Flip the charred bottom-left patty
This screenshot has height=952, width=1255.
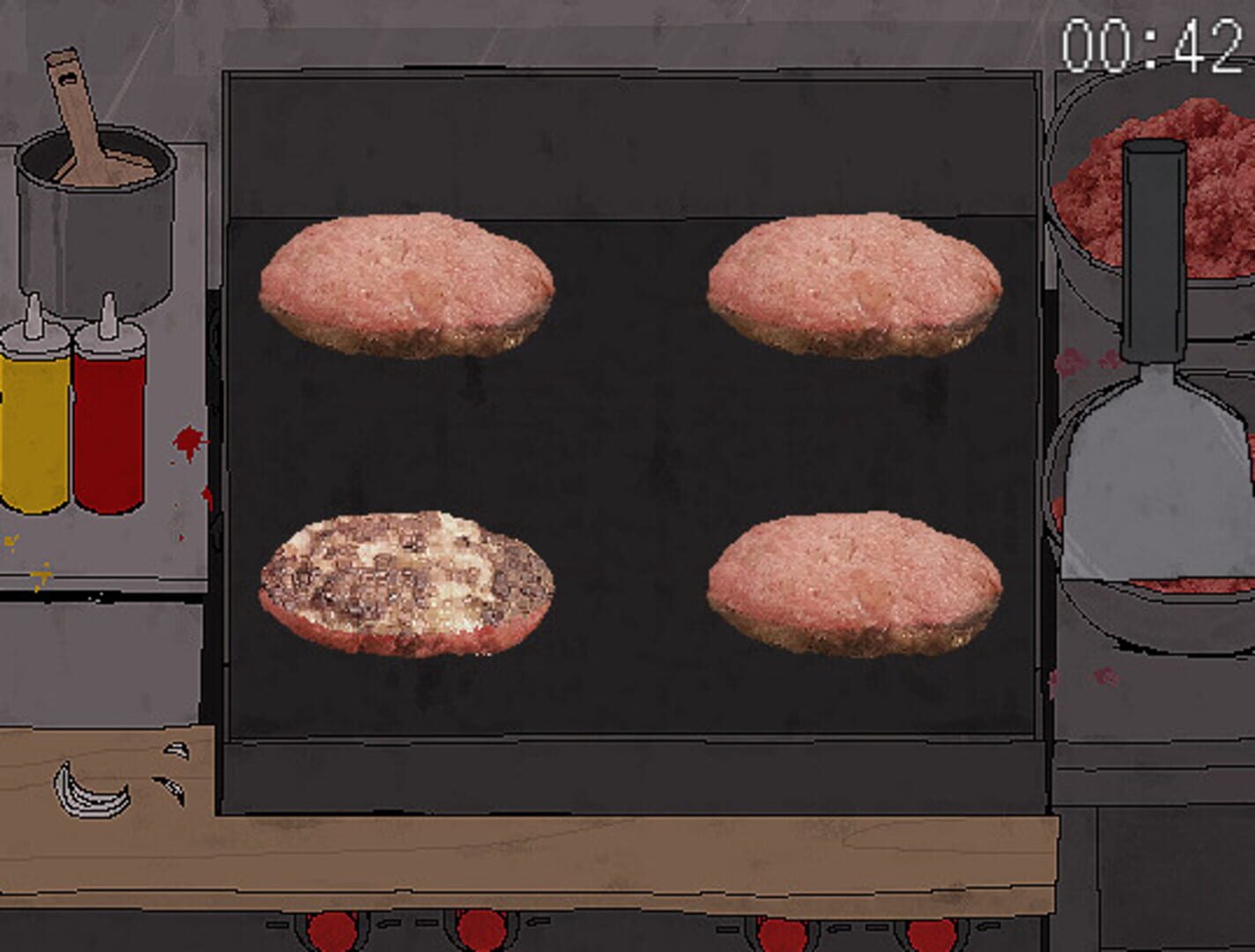pyautogui.click(x=405, y=582)
